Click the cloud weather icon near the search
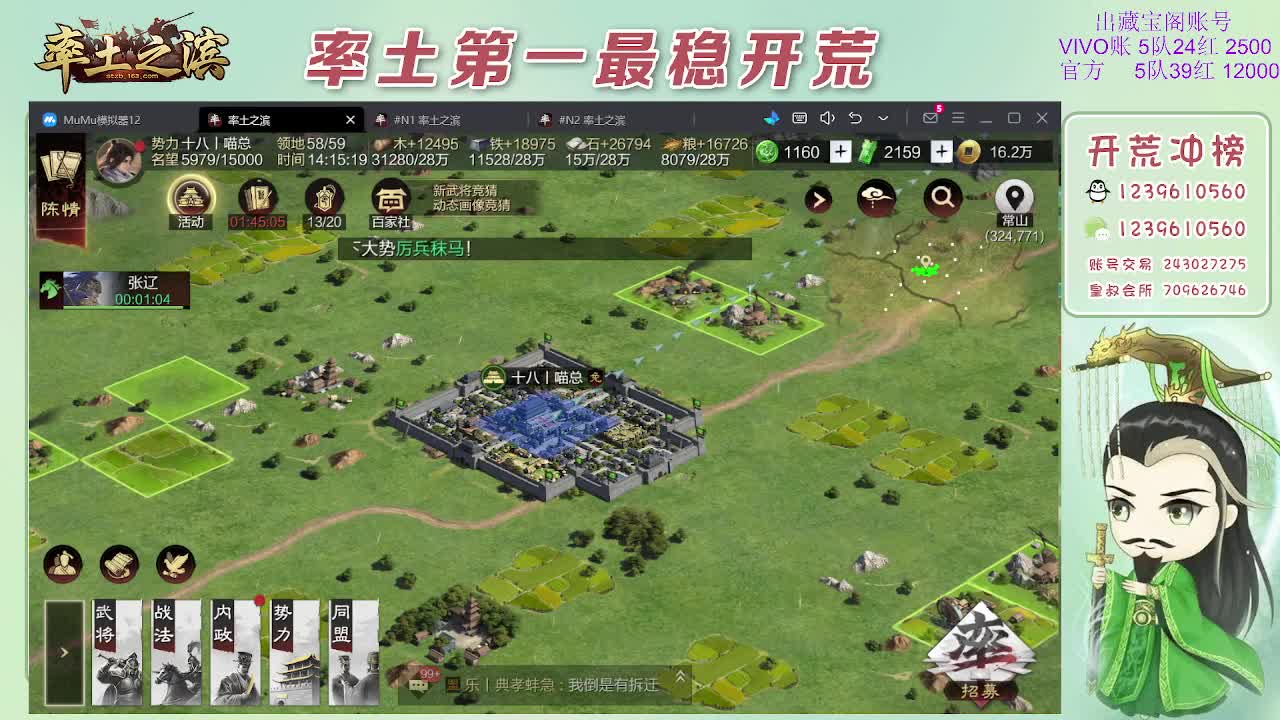 click(x=875, y=198)
